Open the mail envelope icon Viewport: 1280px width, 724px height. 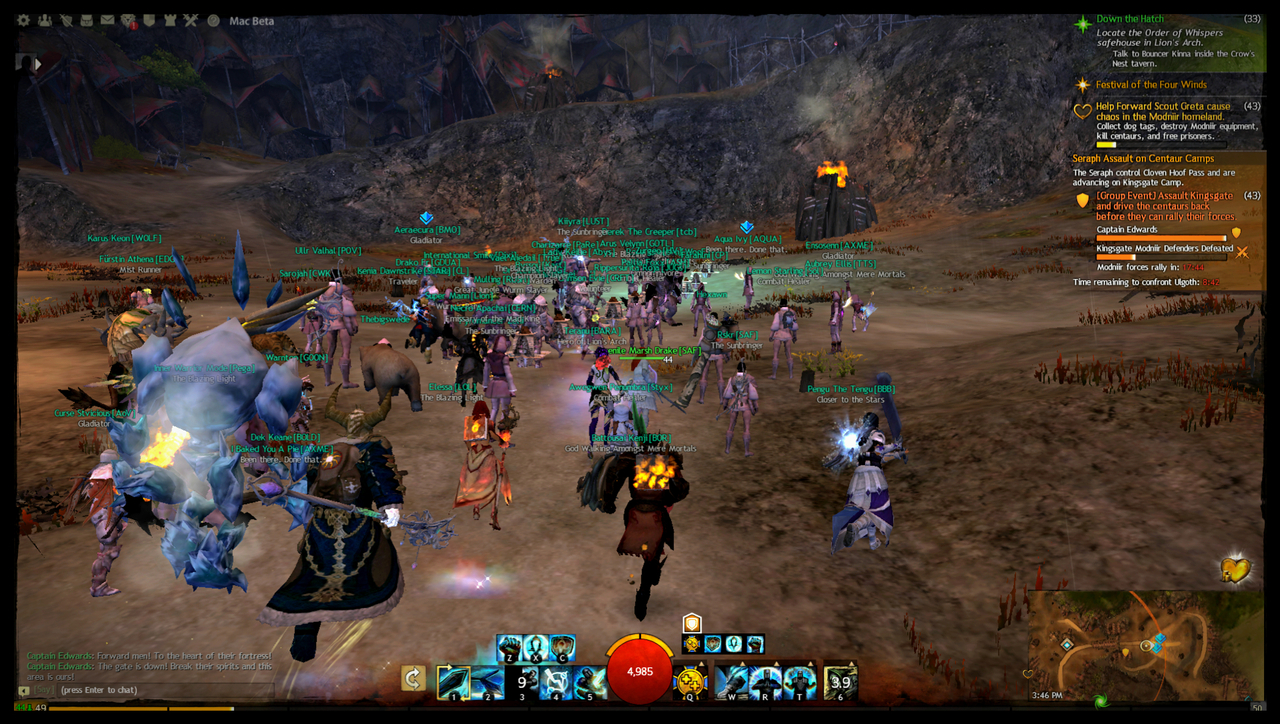[x=107, y=20]
